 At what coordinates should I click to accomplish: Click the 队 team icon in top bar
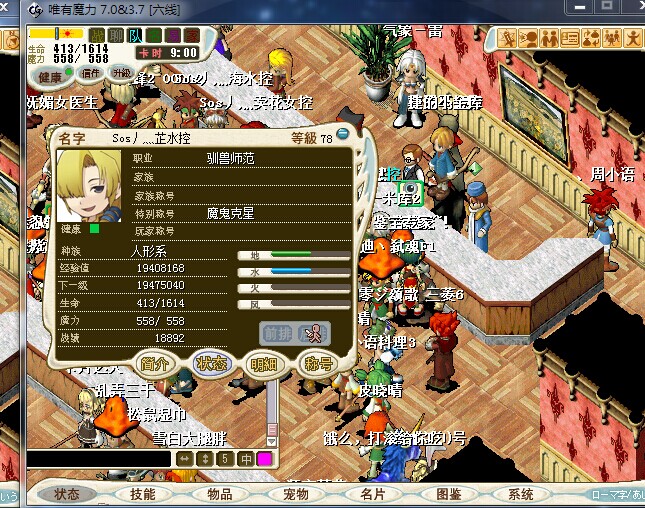pos(134,36)
